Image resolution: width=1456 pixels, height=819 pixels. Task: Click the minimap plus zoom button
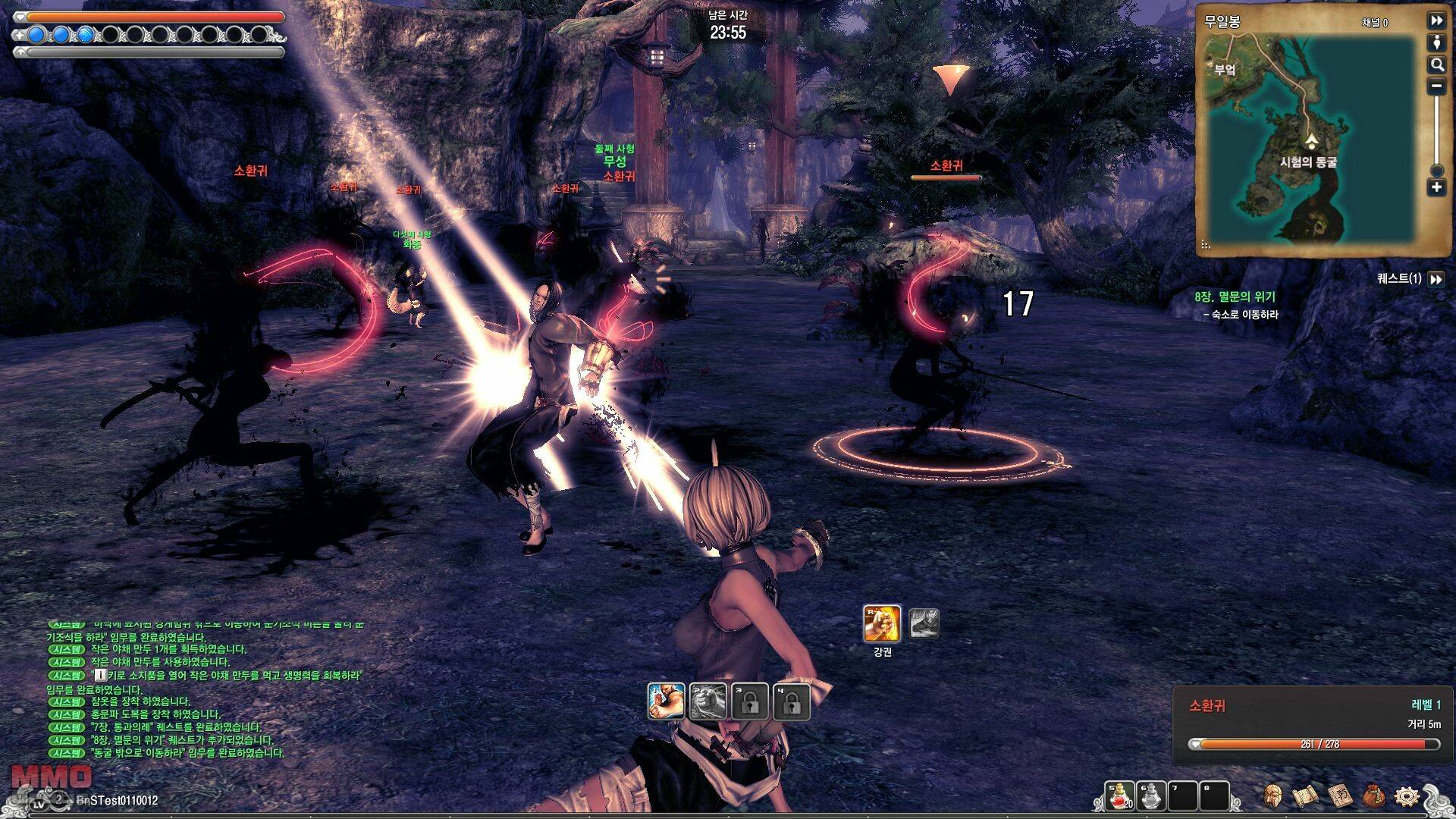1436,187
